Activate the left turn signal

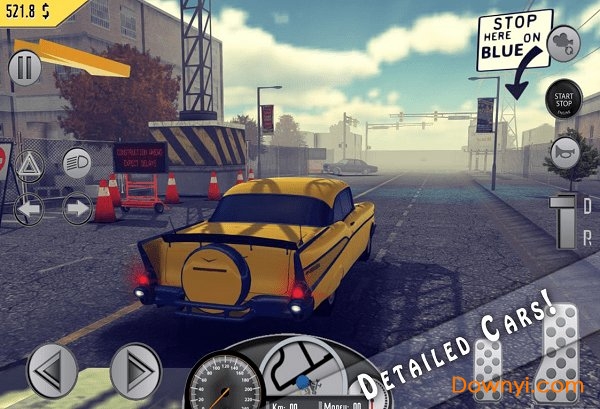[x=29, y=208]
